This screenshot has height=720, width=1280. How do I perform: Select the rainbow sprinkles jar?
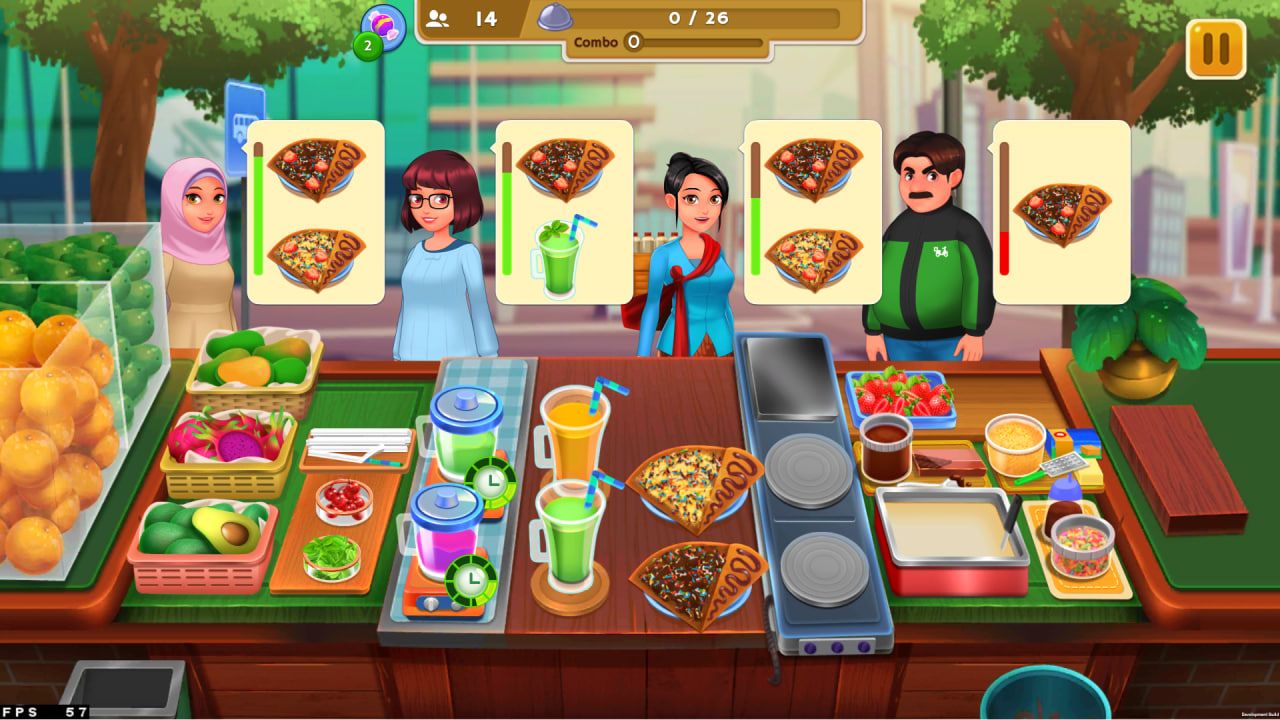pos(1082,546)
